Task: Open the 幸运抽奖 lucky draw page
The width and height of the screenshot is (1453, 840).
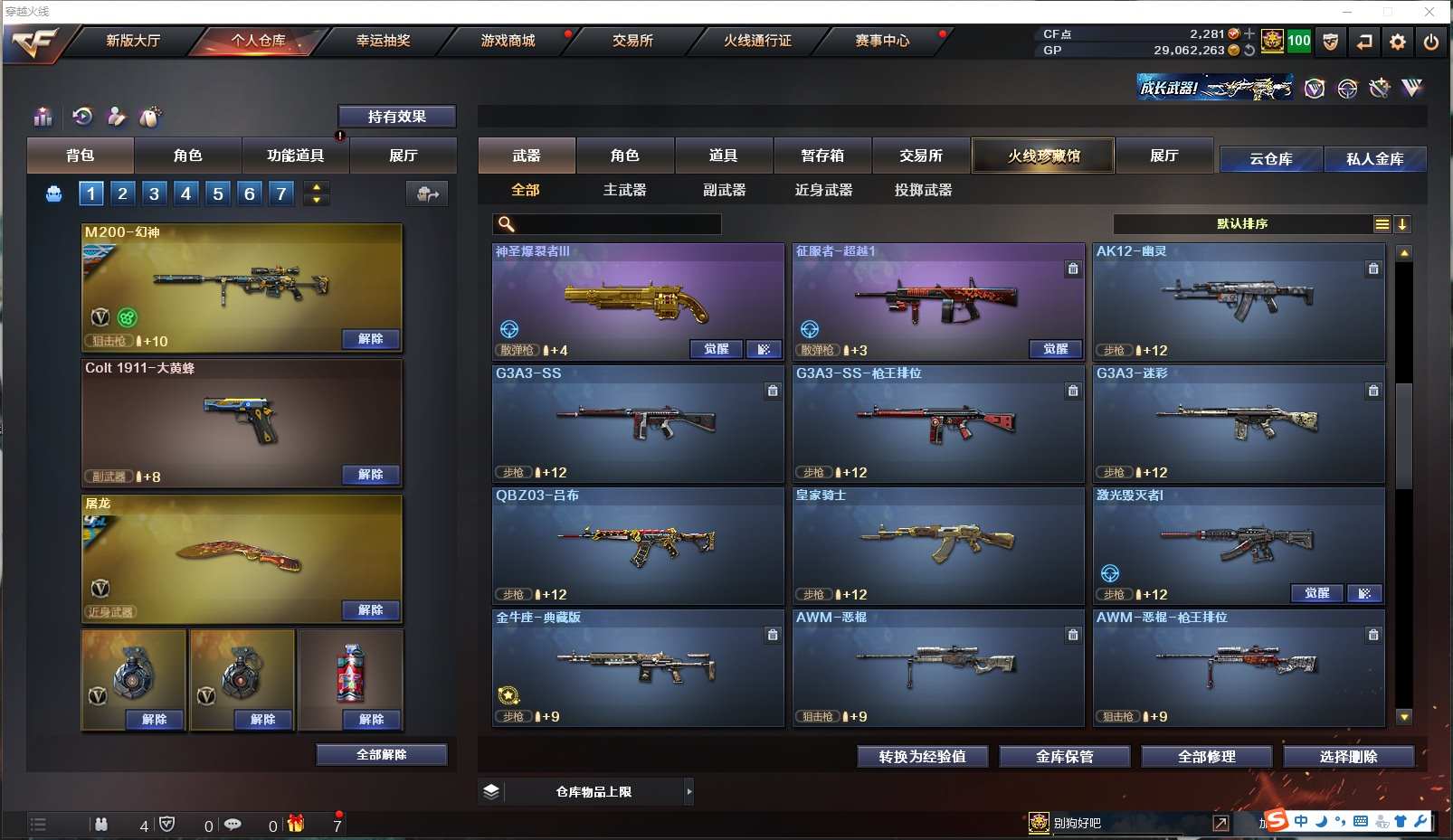Action: point(383,41)
